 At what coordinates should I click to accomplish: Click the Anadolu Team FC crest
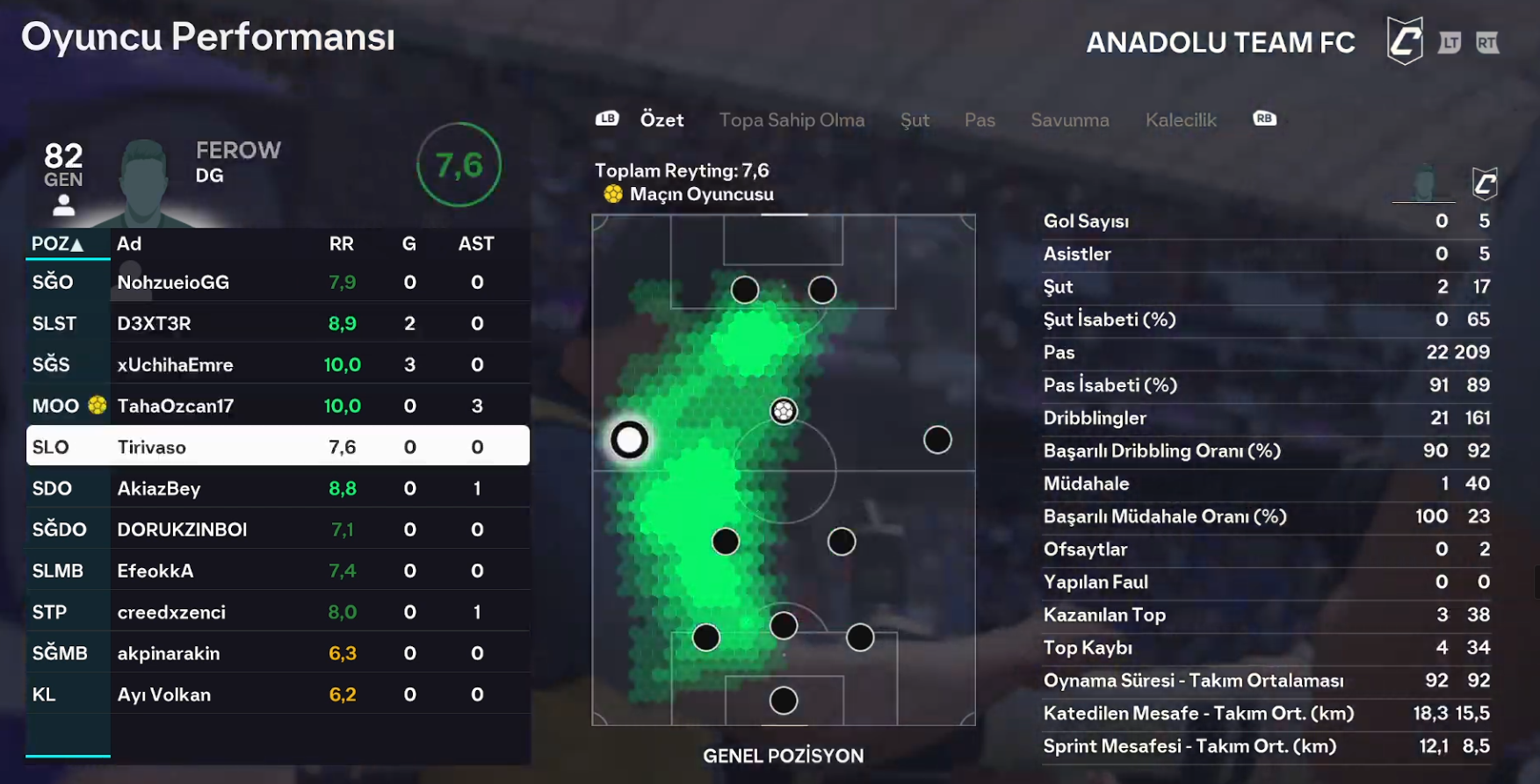tap(1404, 41)
